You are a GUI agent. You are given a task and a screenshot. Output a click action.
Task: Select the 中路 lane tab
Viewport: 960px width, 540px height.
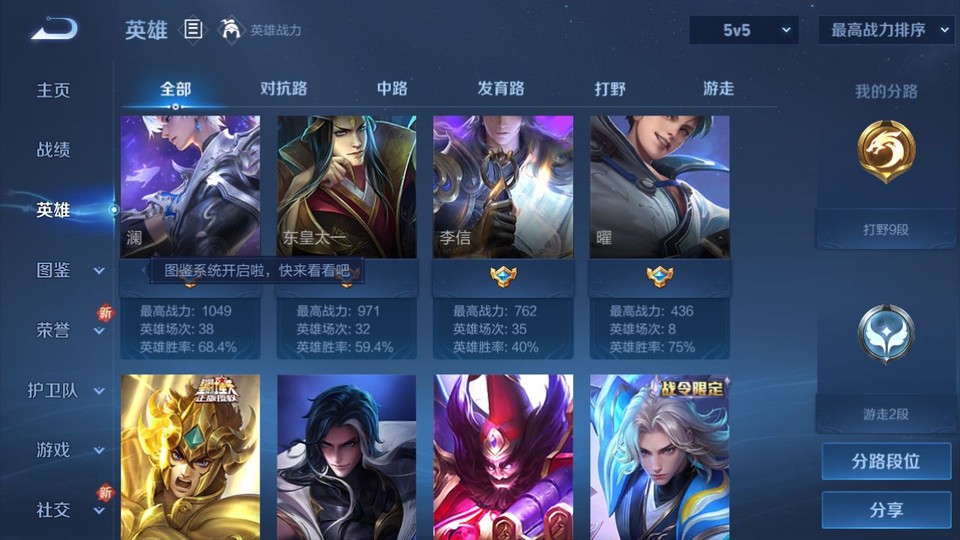click(392, 89)
